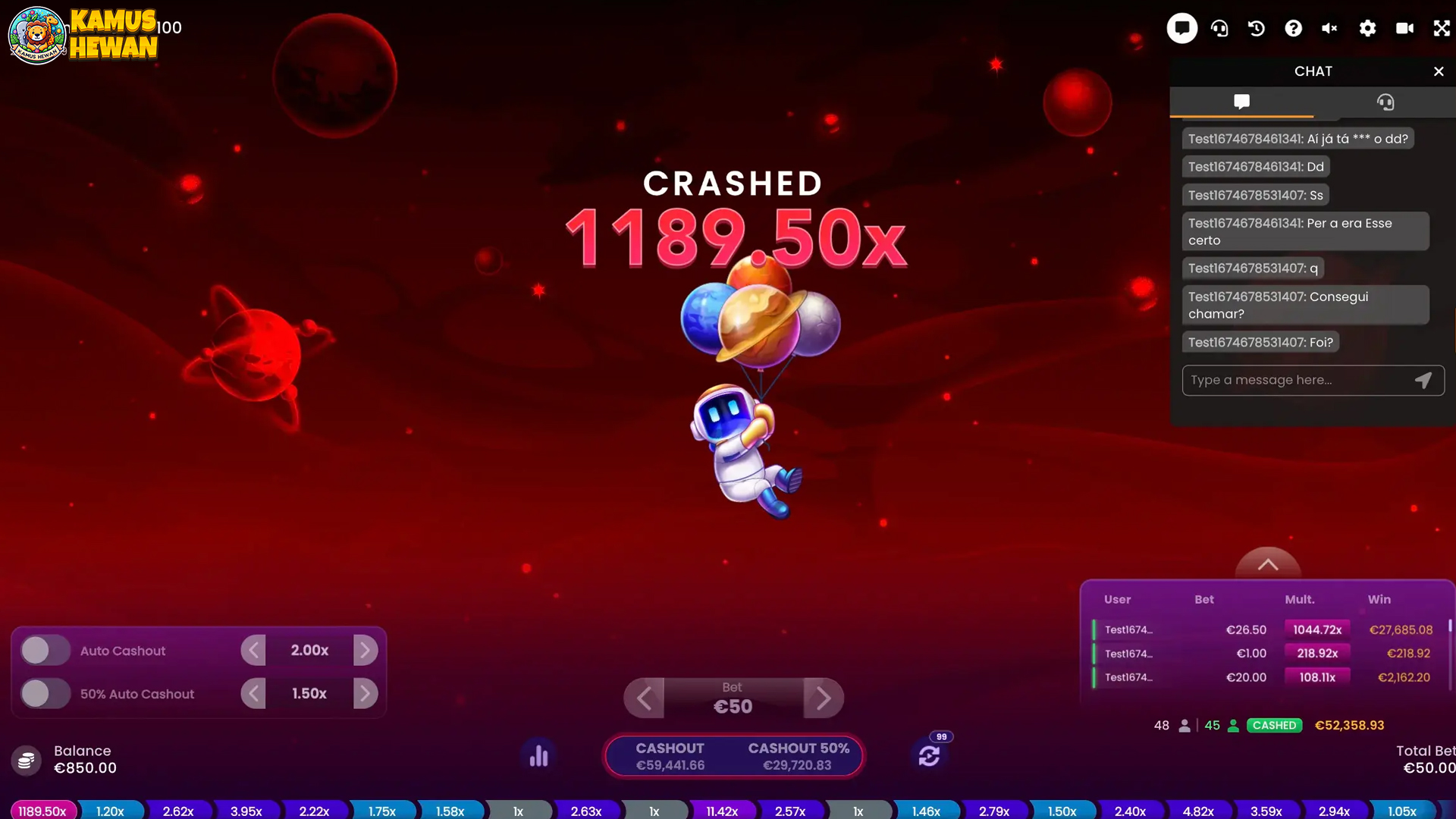This screenshot has width=1456, height=819.
Task: Open the help question mark icon
Action: [x=1294, y=28]
